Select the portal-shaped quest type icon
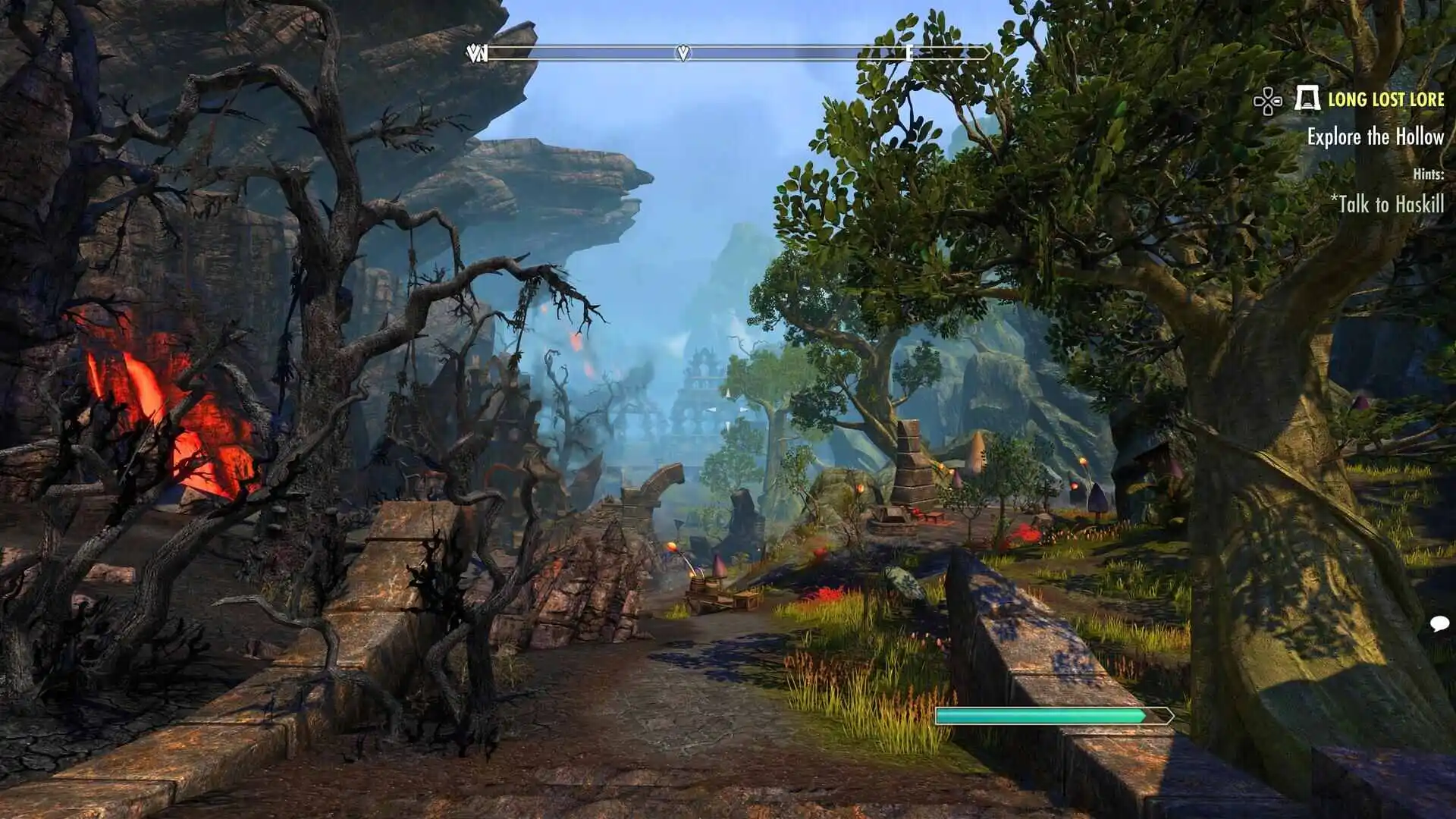Image resolution: width=1456 pixels, height=819 pixels. (1307, 99)
